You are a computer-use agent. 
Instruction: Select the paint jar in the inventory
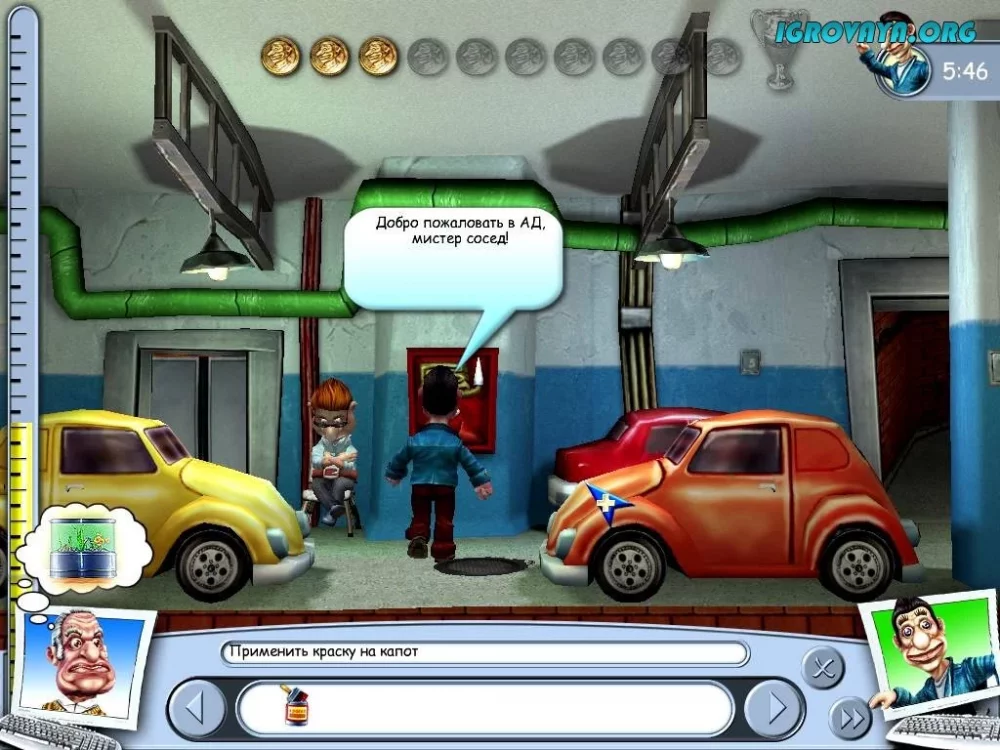[x=297, y=708]
